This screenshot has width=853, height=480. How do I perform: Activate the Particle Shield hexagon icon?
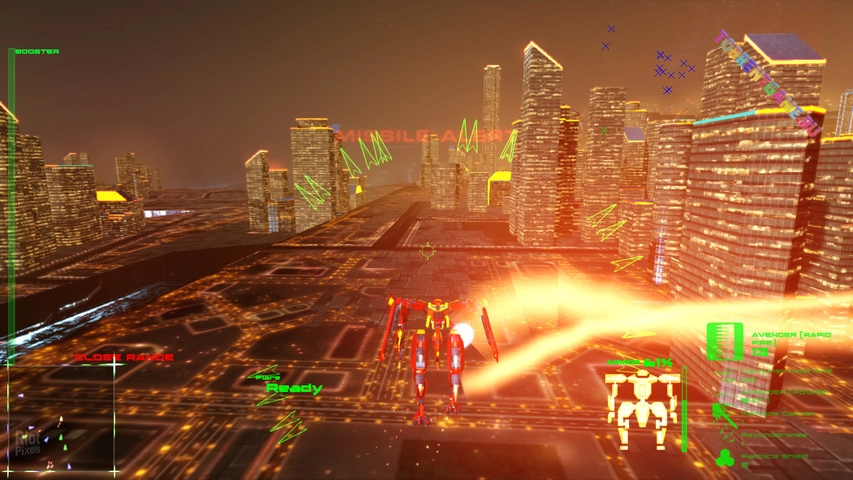coord(726,459)
